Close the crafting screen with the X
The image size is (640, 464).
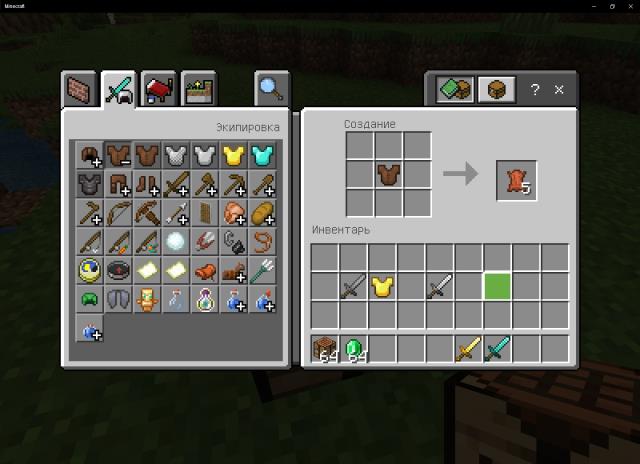(x=559, y=90)
